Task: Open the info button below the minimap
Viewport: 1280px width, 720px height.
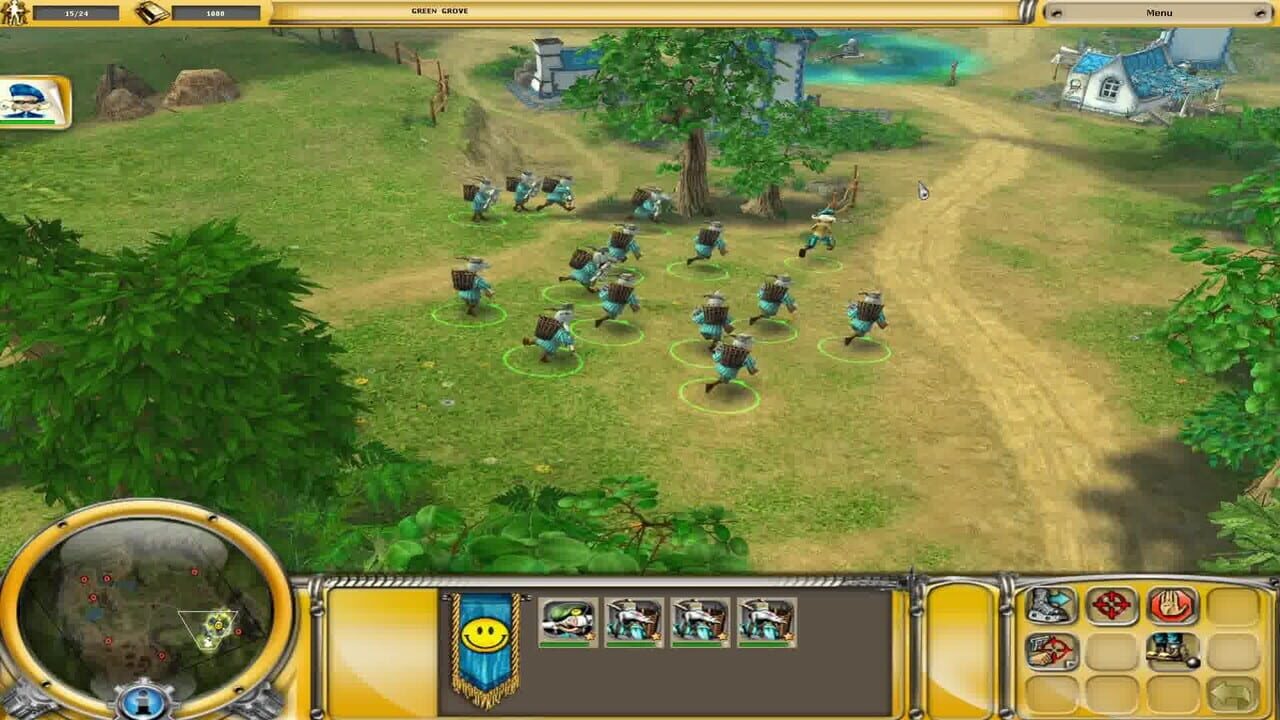Action: click(x=143, y=700)
